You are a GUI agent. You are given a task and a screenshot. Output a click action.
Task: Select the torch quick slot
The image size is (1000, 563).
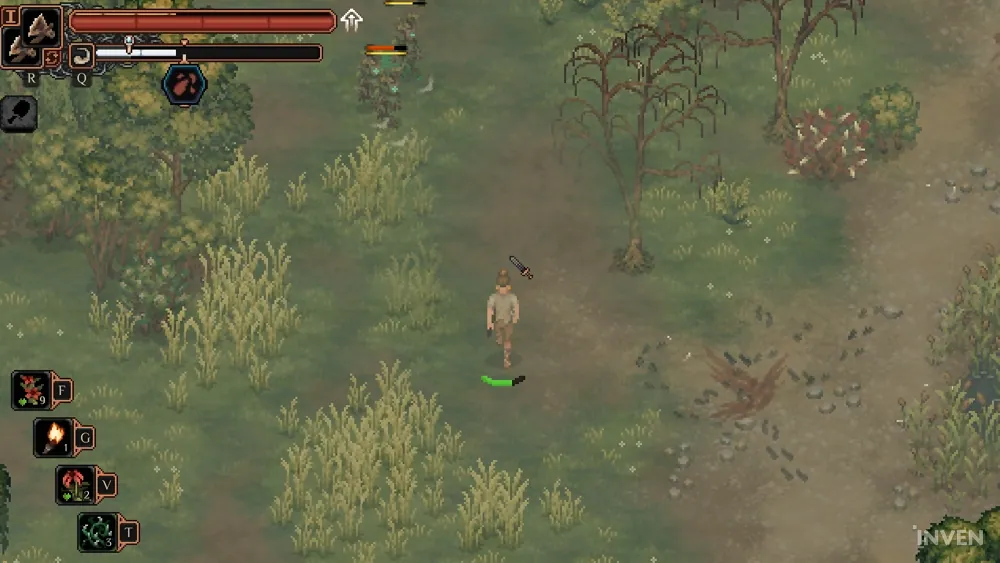coord(52,437)
